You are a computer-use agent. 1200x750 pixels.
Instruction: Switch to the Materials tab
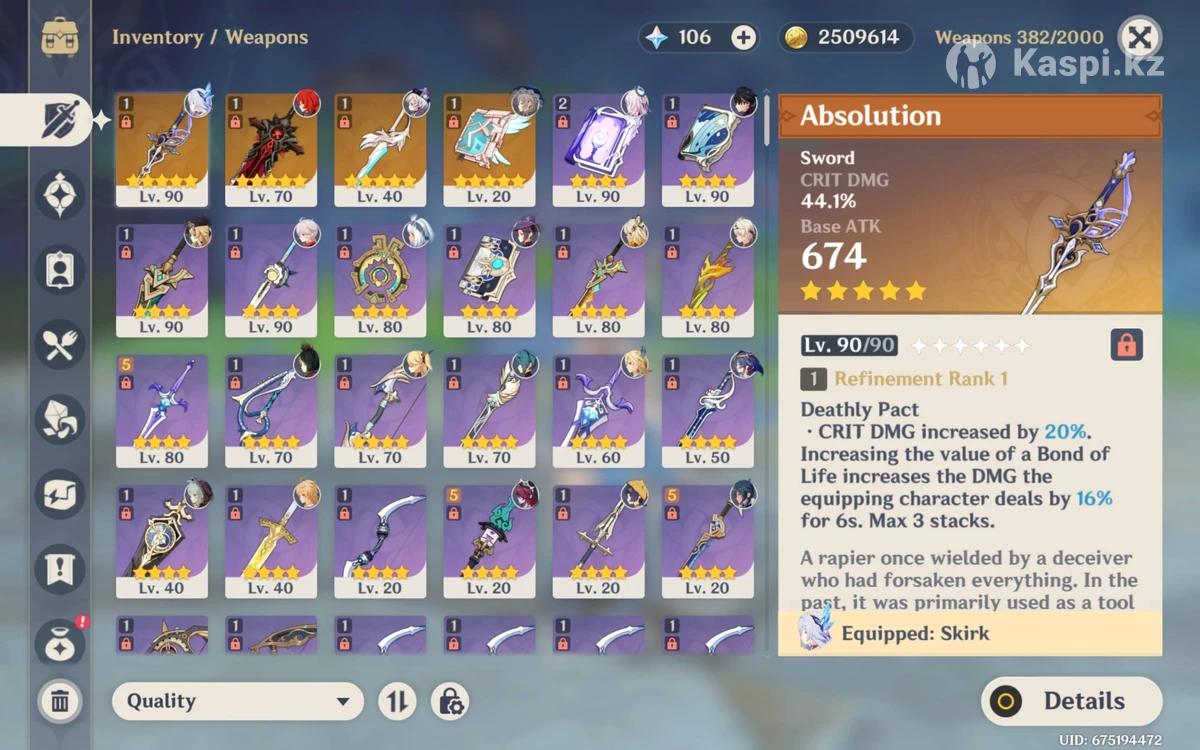60,419
